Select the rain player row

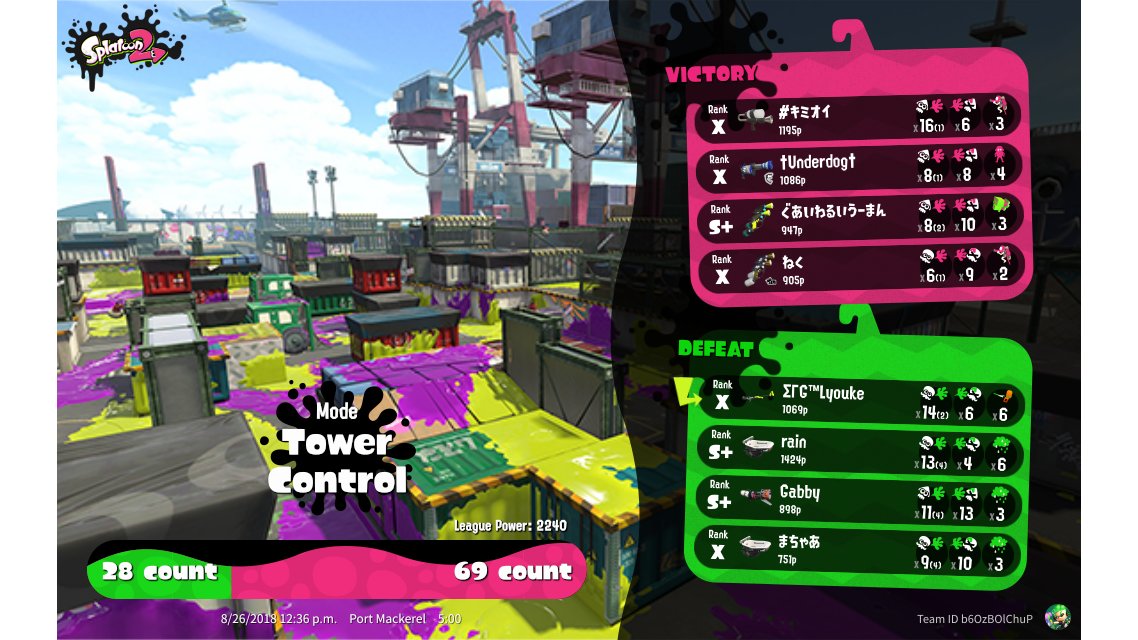pyautogui.click(x=858, y=449)
